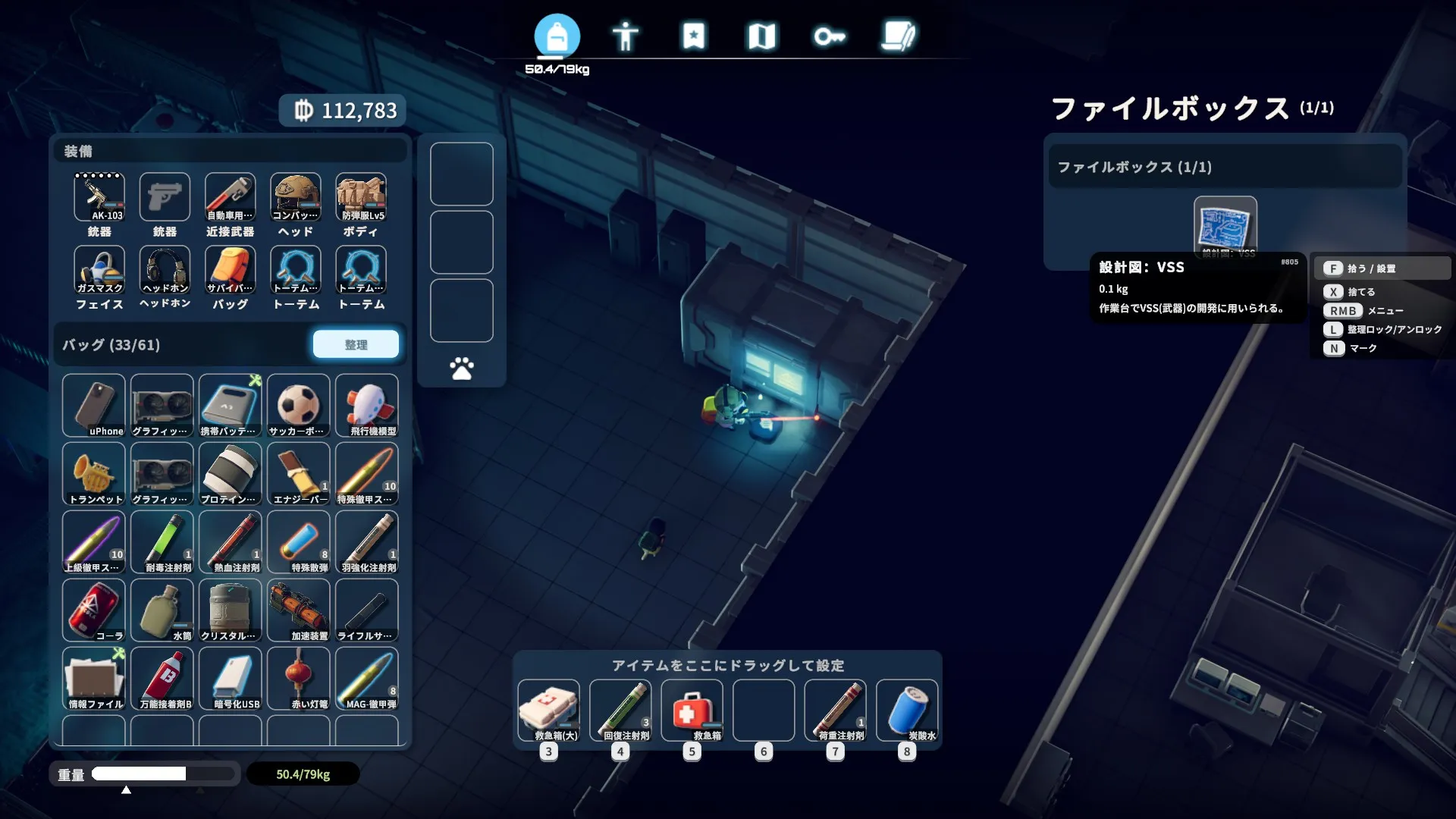Open the folded map tab

[x=761, y=36]
